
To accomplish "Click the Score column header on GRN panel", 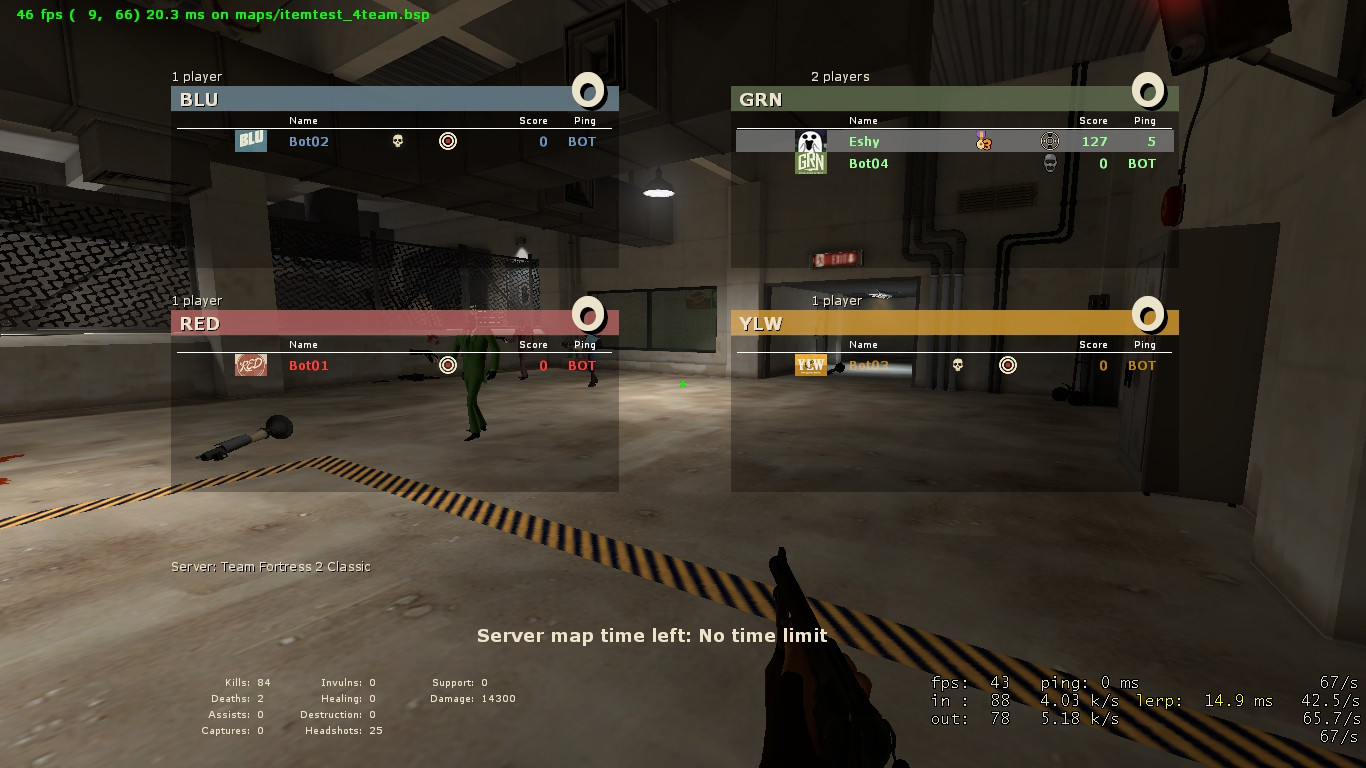I will [x=1093, y=120].
